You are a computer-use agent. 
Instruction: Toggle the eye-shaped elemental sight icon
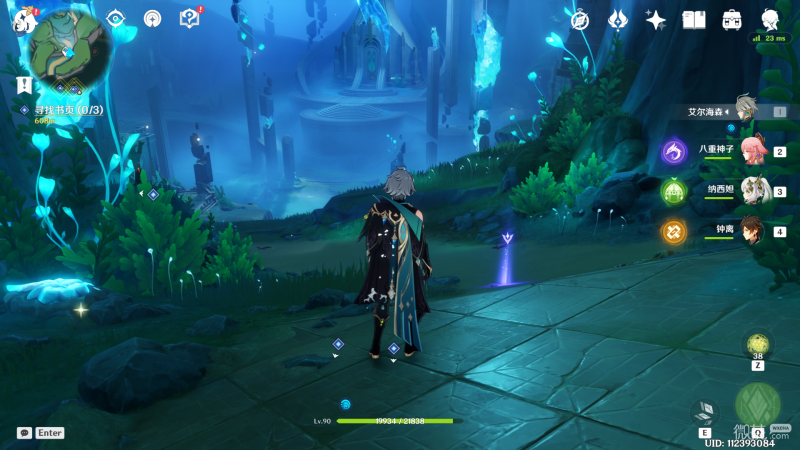(115, 19)
